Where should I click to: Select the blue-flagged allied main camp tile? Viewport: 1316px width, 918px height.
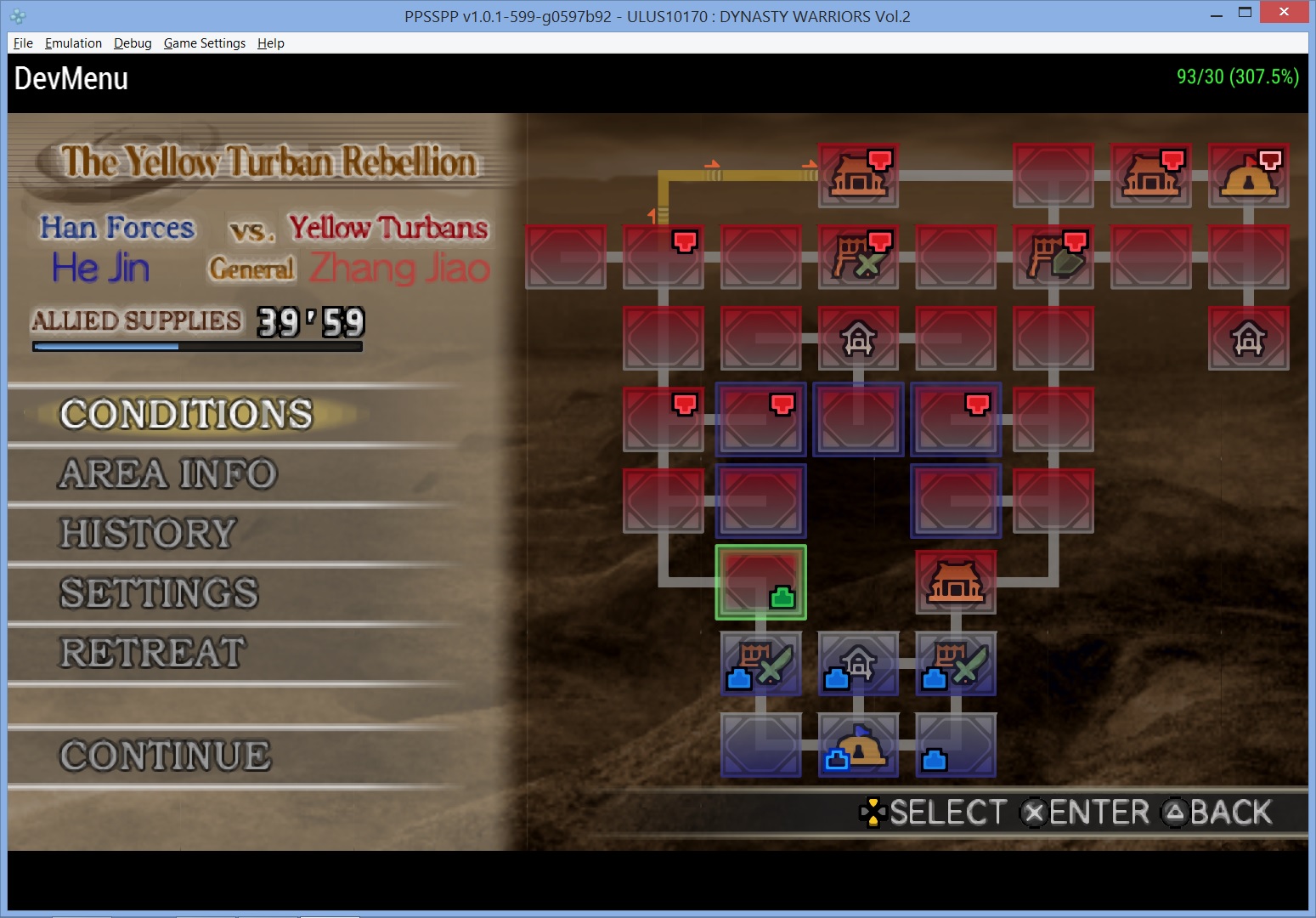point(858,745)
